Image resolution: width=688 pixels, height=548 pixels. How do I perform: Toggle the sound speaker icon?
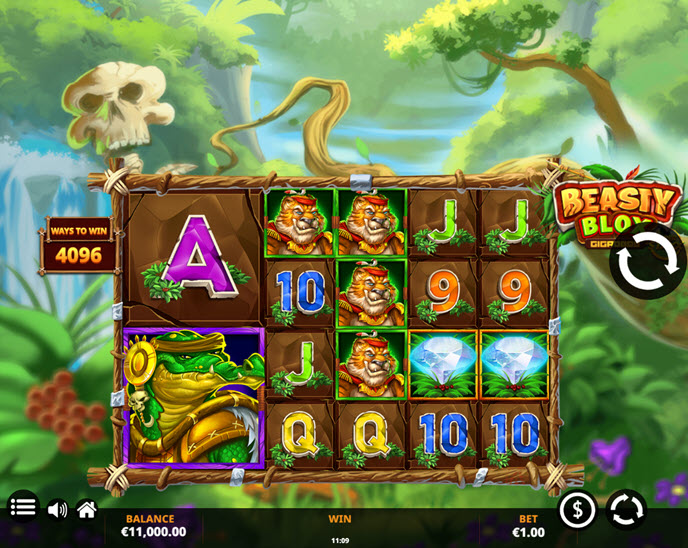coord(57,510)
